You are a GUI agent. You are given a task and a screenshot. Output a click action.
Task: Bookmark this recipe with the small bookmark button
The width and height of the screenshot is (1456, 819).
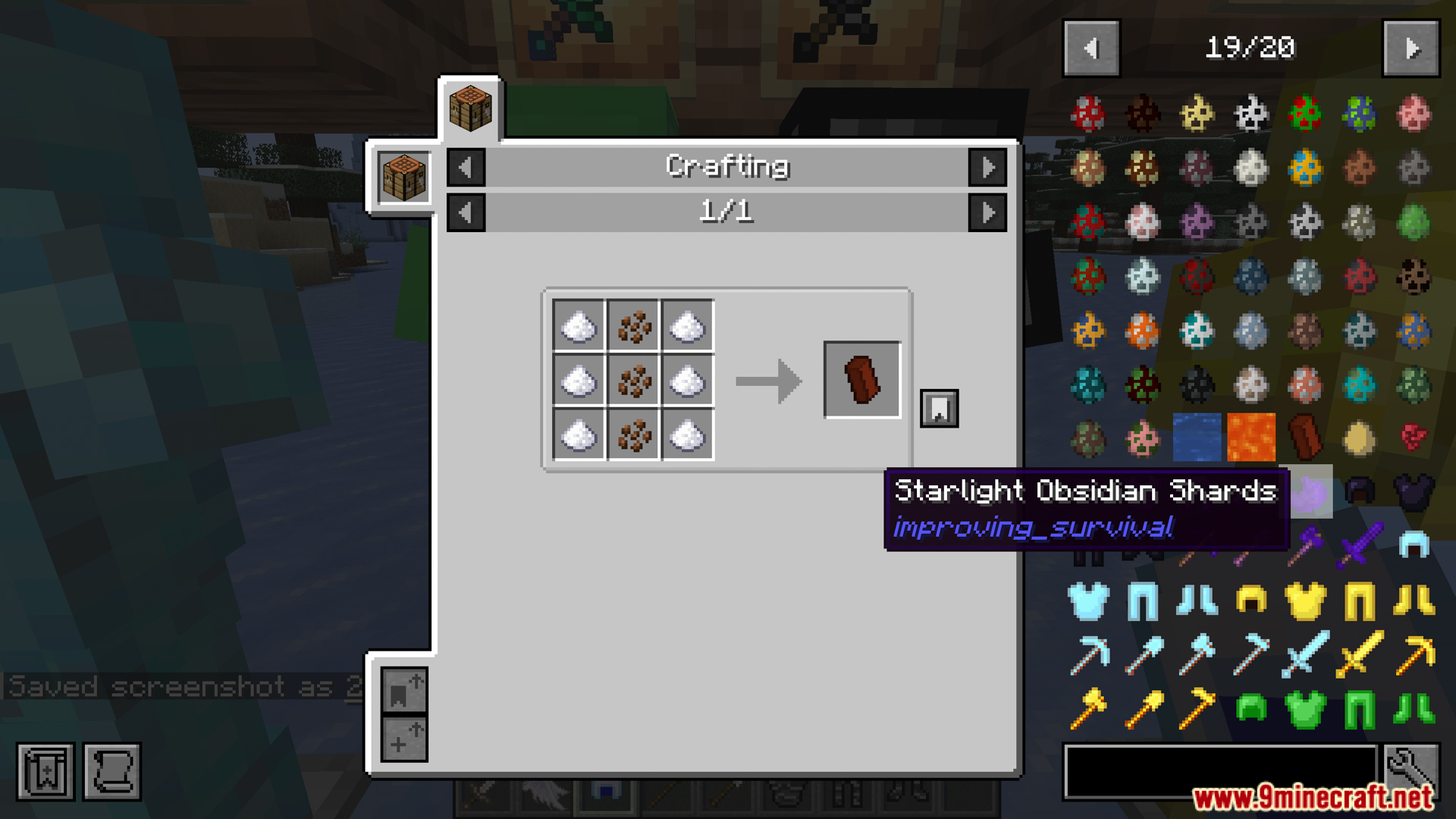(939, 409)
